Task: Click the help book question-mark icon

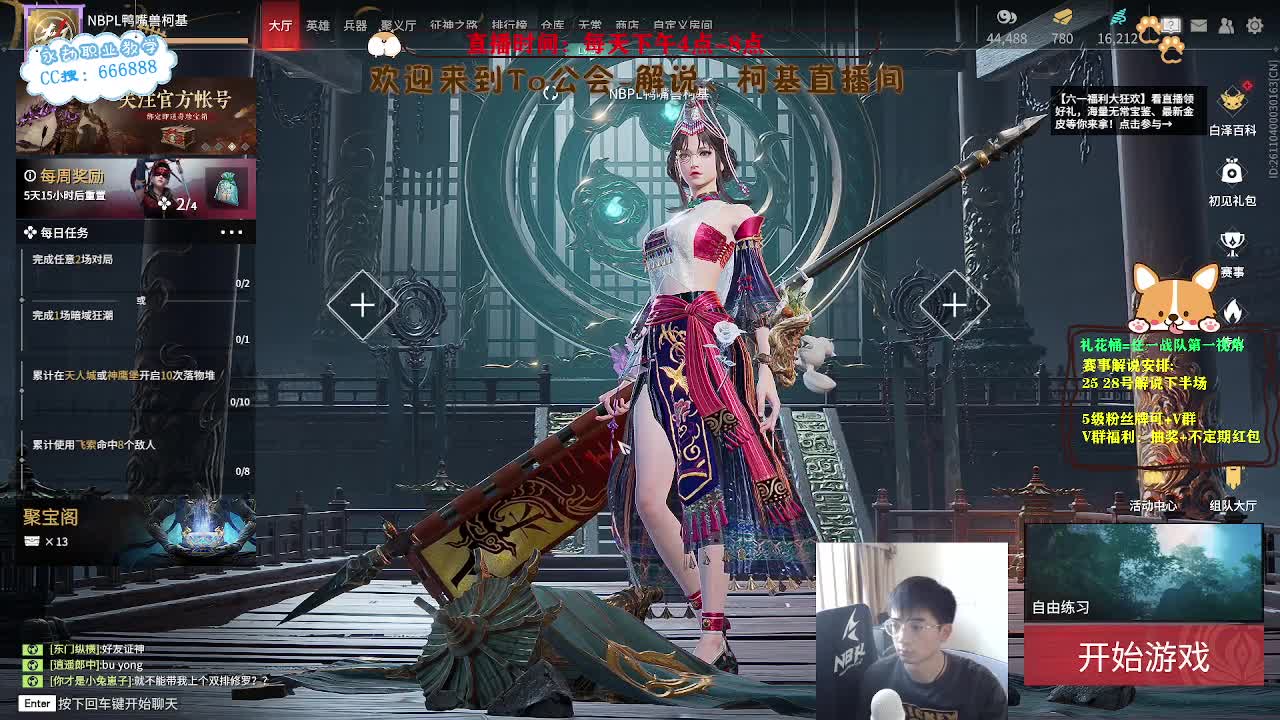Action: (x=1170, y=25)
